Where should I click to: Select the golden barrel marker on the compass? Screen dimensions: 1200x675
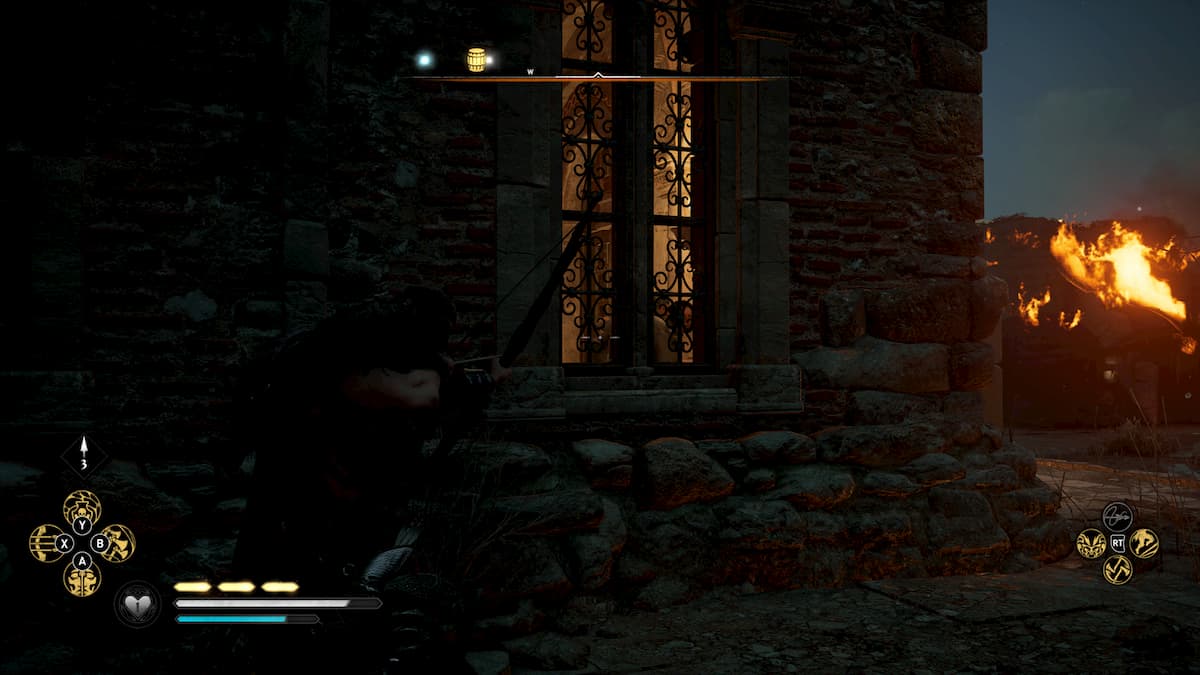(476, 60)
